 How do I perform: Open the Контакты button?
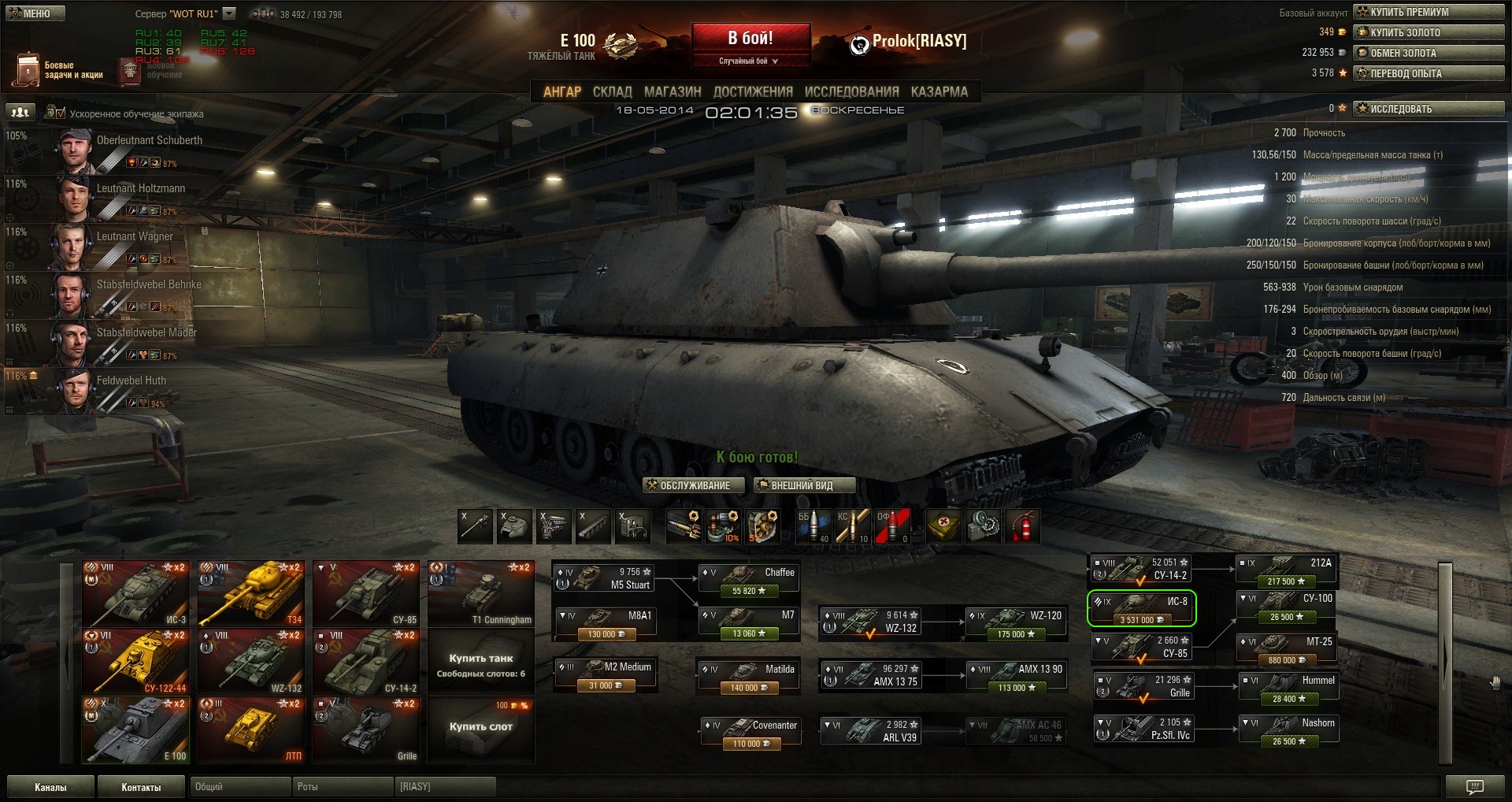[141, 787]
